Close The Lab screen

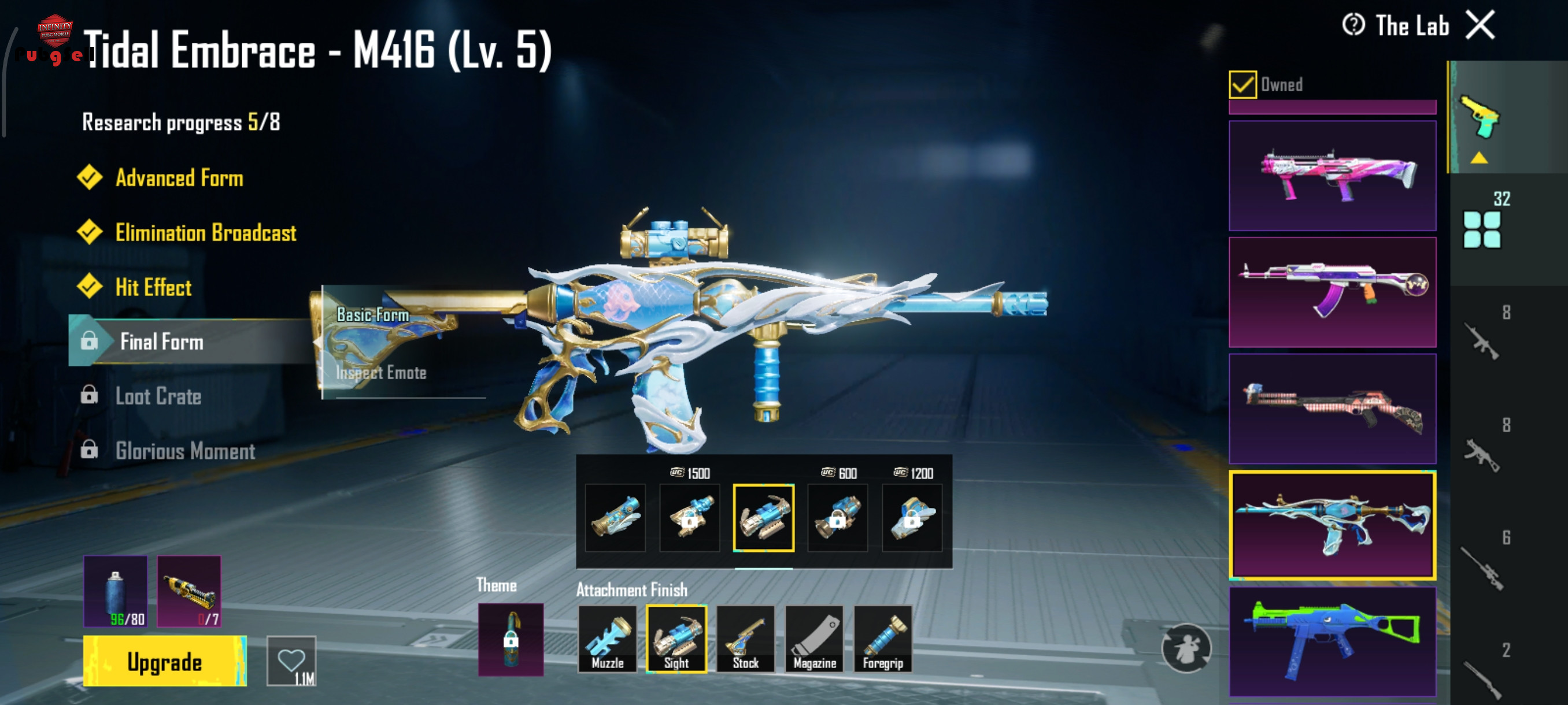(x=1480, y=25)
